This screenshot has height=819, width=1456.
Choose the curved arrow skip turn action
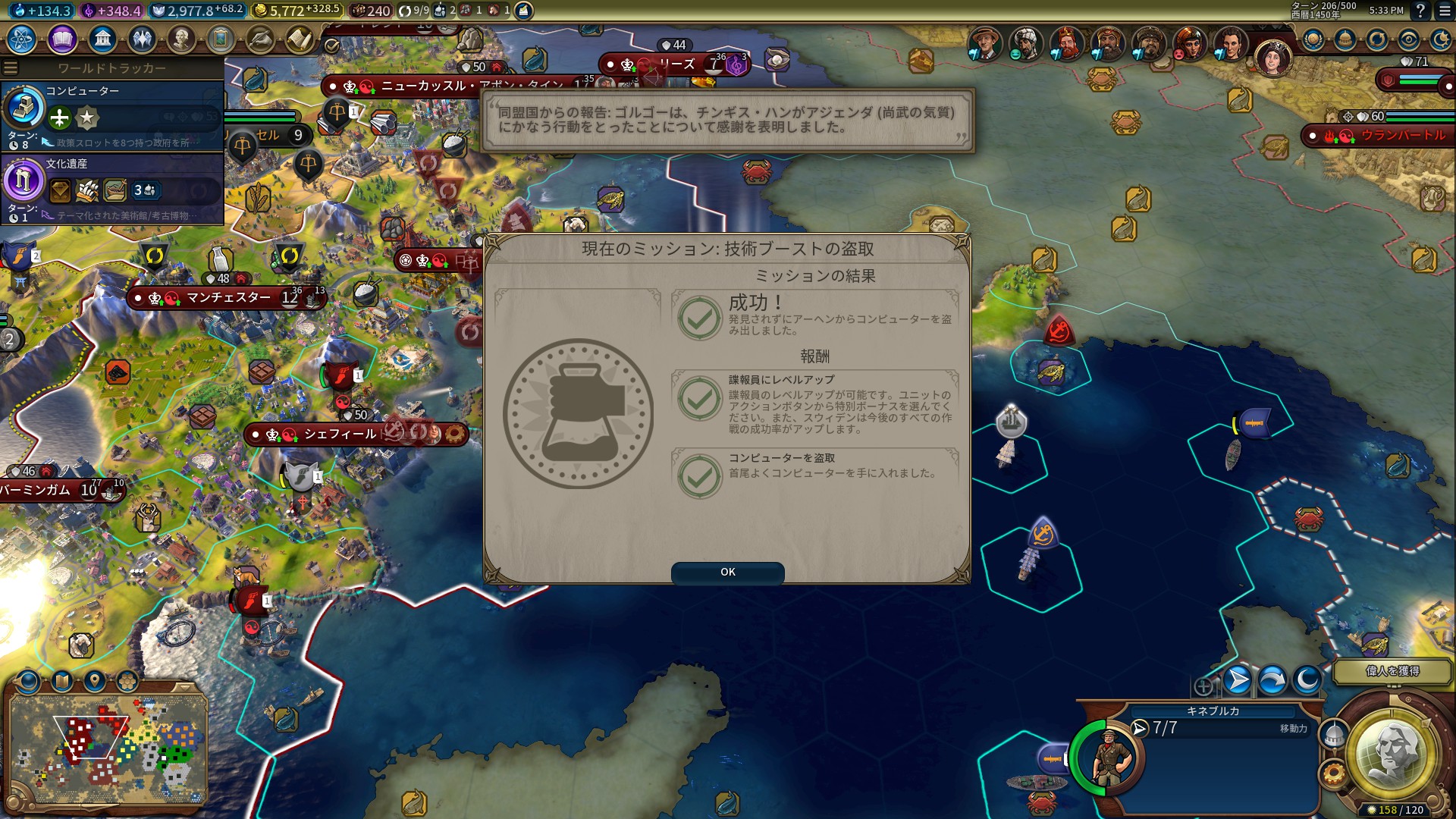(x=1272, y=680)
